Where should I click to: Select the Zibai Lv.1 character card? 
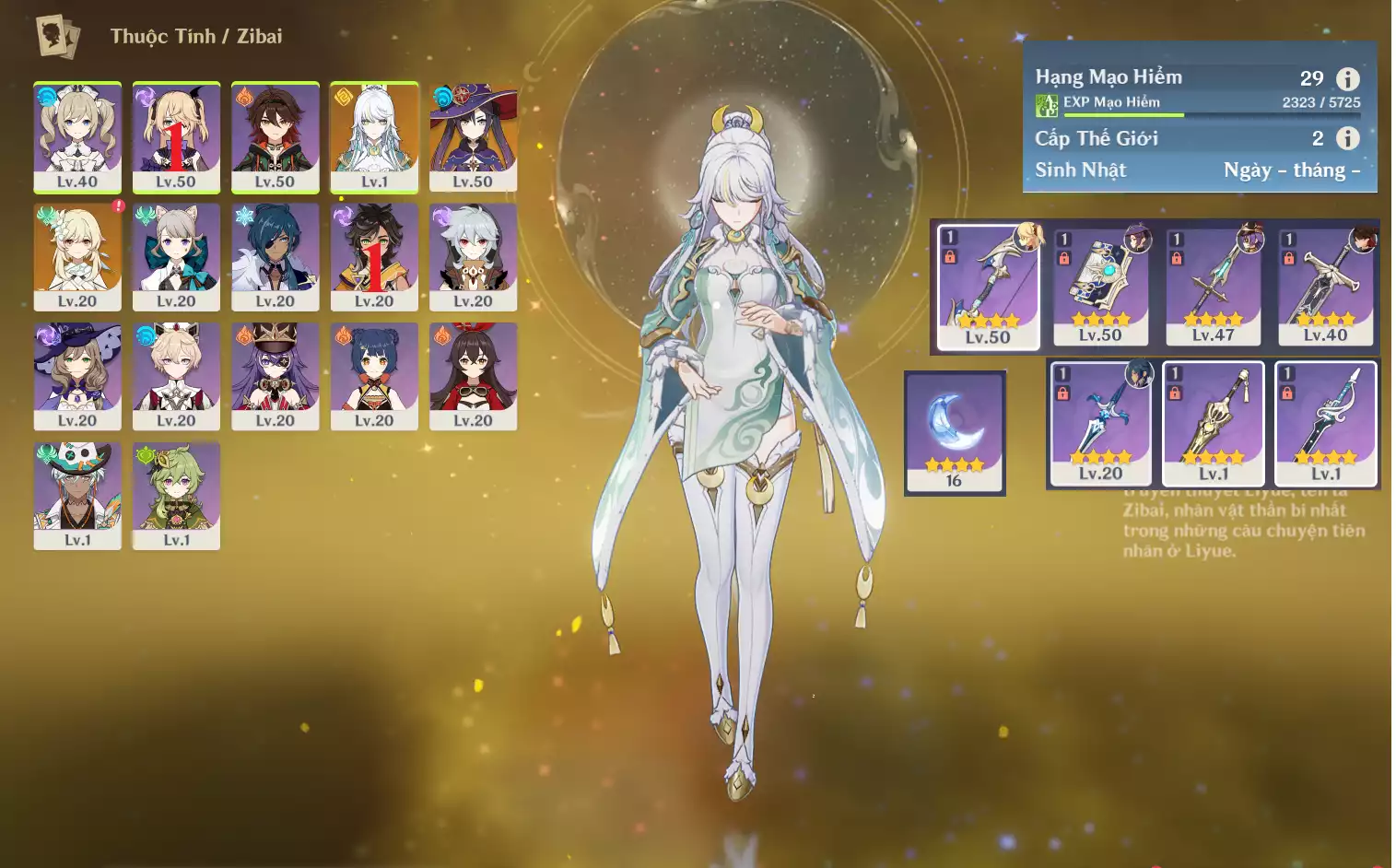(374, 136)
